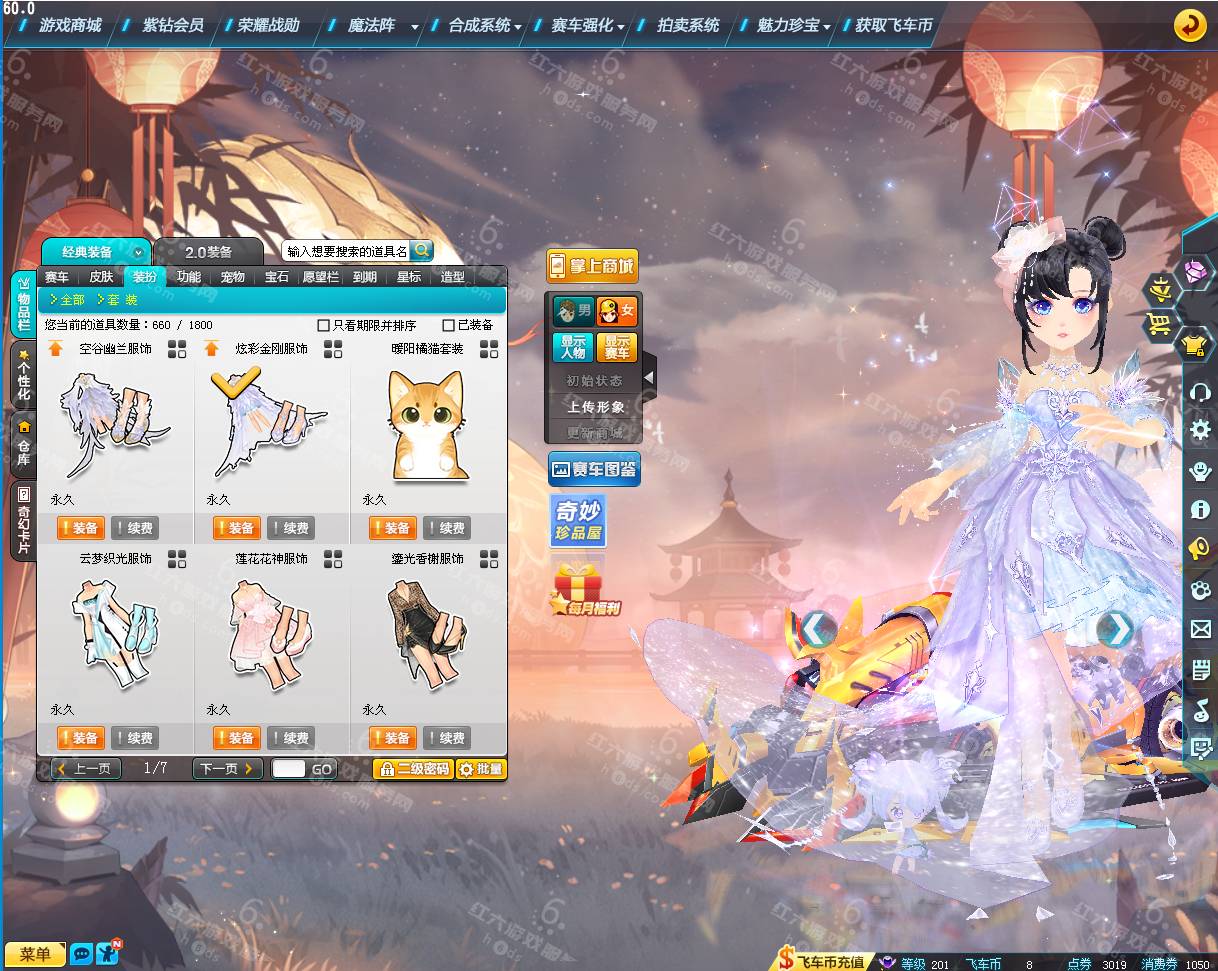The width and height of the screenshot is (1218, 971).
Task: Toggle the 已装备 checkbox
Action: point(448,325)
